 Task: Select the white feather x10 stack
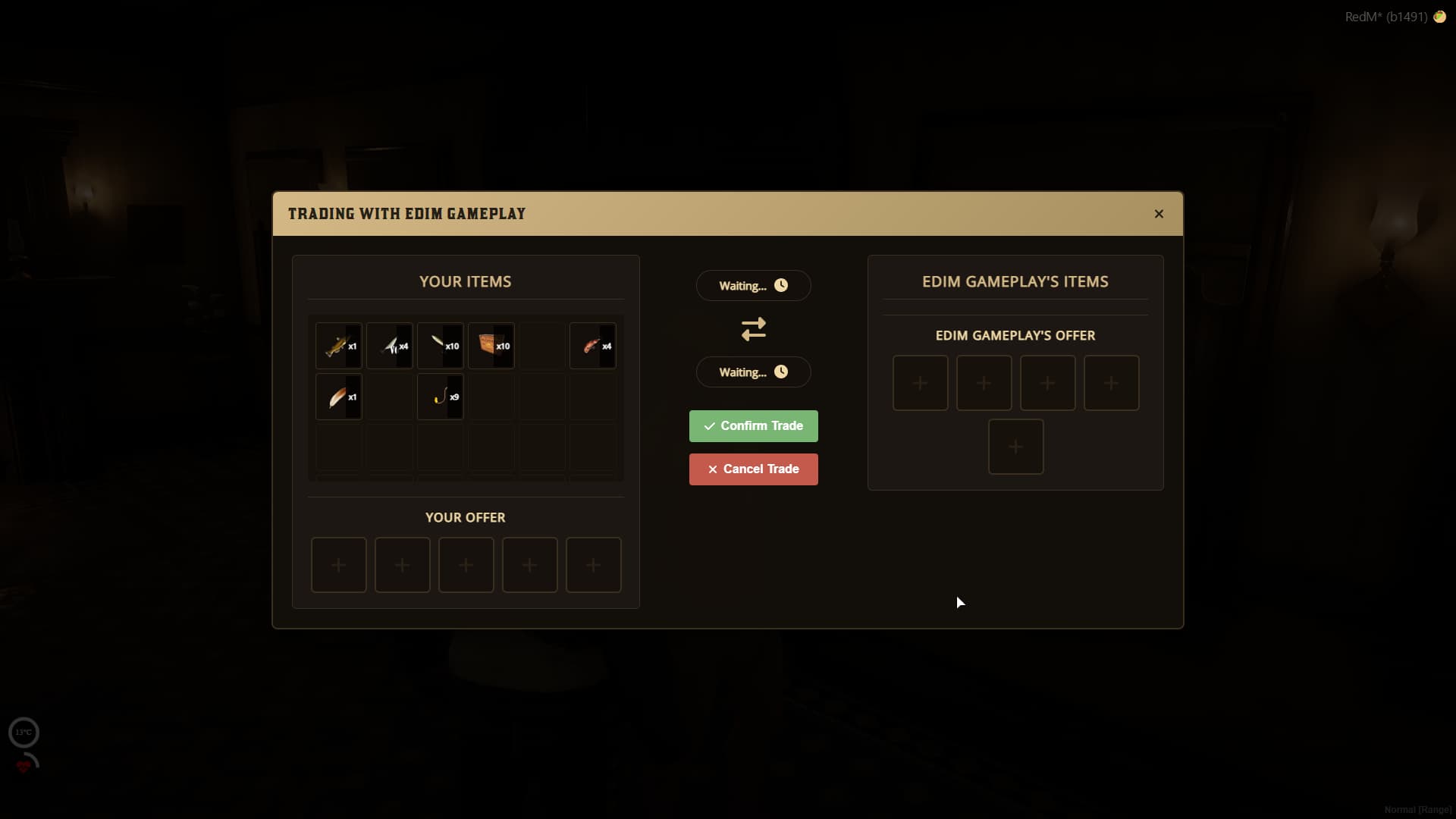[441, 346]
